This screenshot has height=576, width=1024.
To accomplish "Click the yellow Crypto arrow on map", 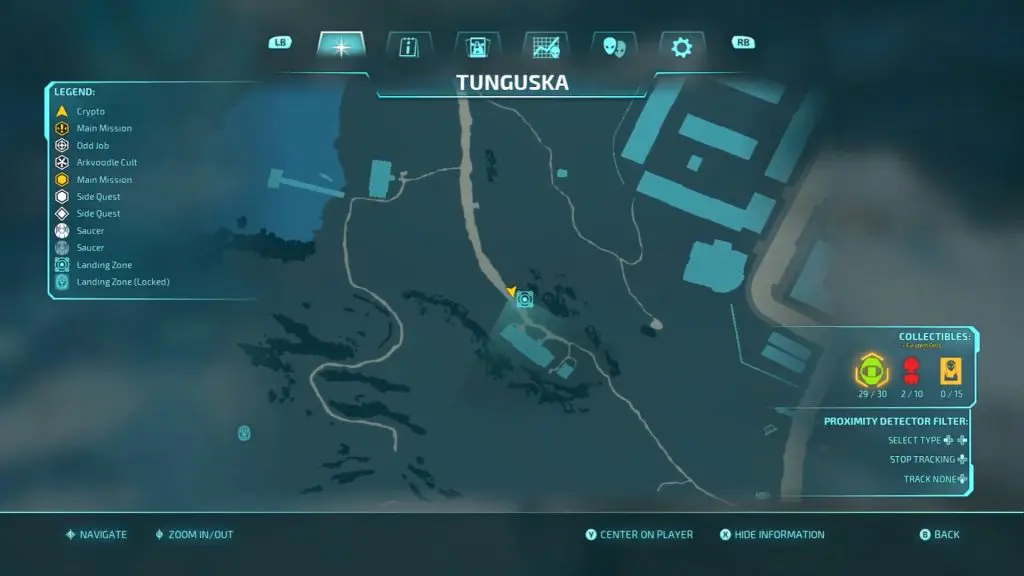I will (512, 292).
